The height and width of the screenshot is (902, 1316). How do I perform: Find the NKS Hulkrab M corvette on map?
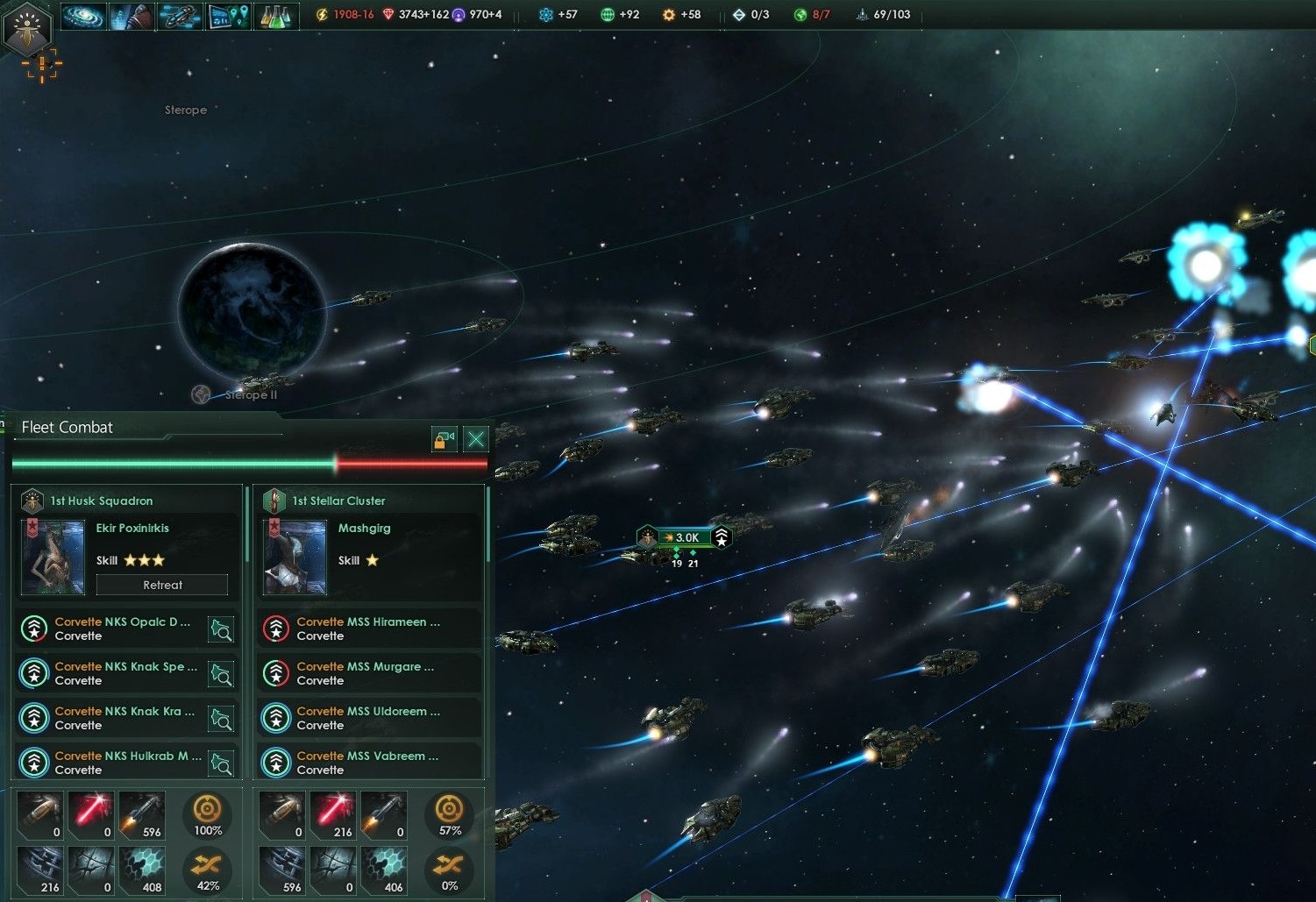pyautogui.click(x=221, y=764)
